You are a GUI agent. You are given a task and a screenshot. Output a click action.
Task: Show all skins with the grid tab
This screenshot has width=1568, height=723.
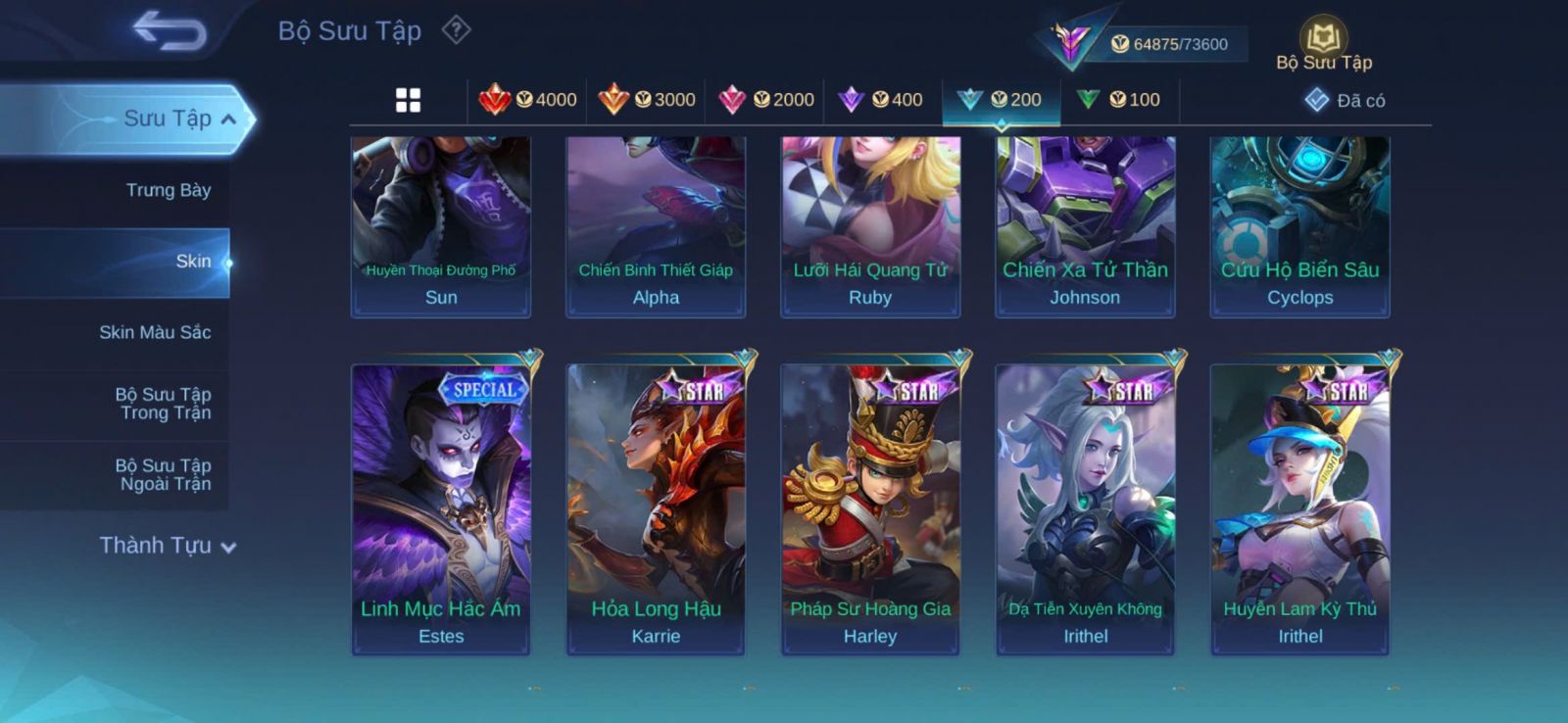coord(408,100)
